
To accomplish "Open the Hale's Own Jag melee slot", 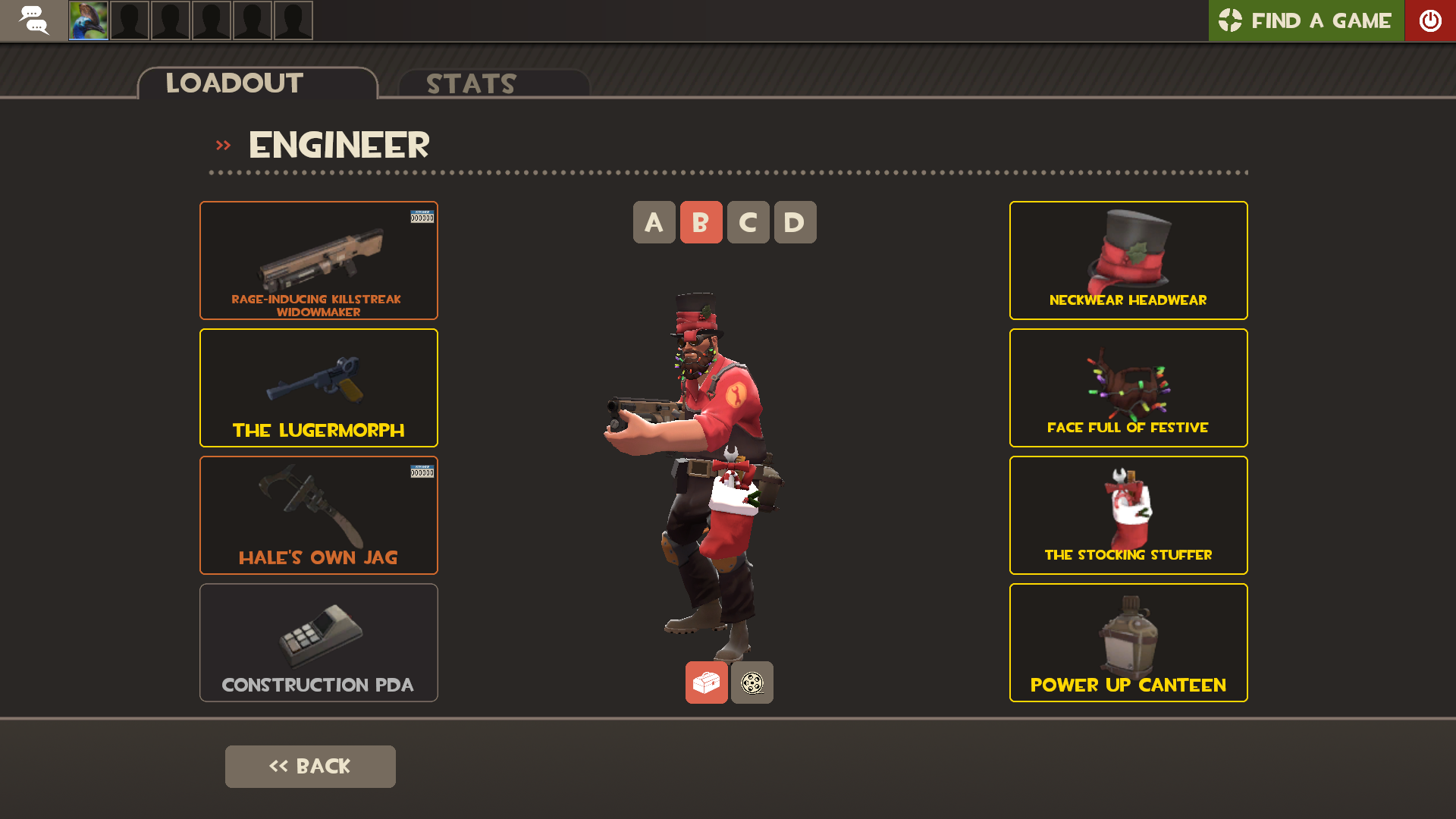I will tap(318, 515).
